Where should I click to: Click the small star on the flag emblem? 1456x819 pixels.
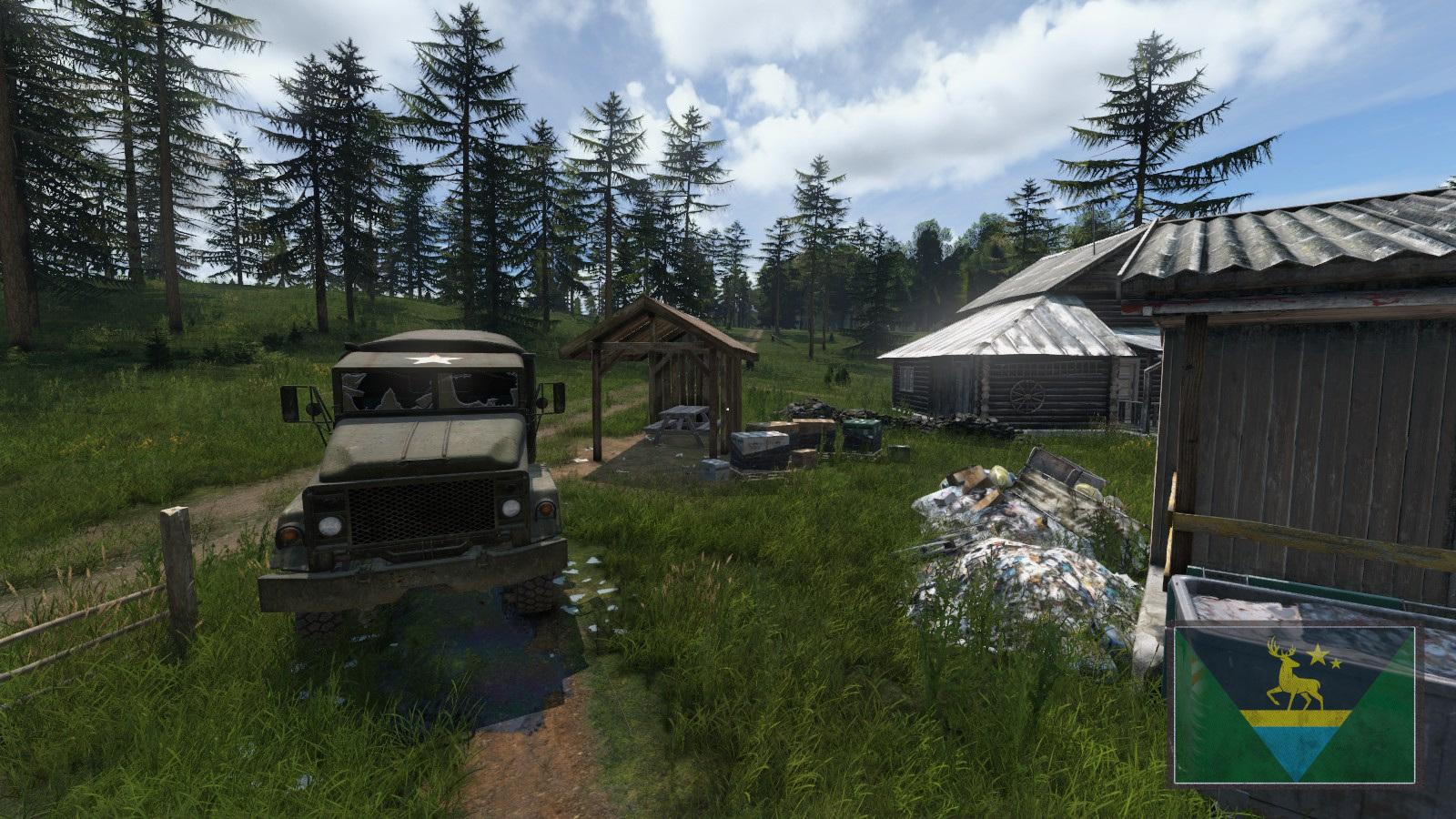click(1336, 663)
